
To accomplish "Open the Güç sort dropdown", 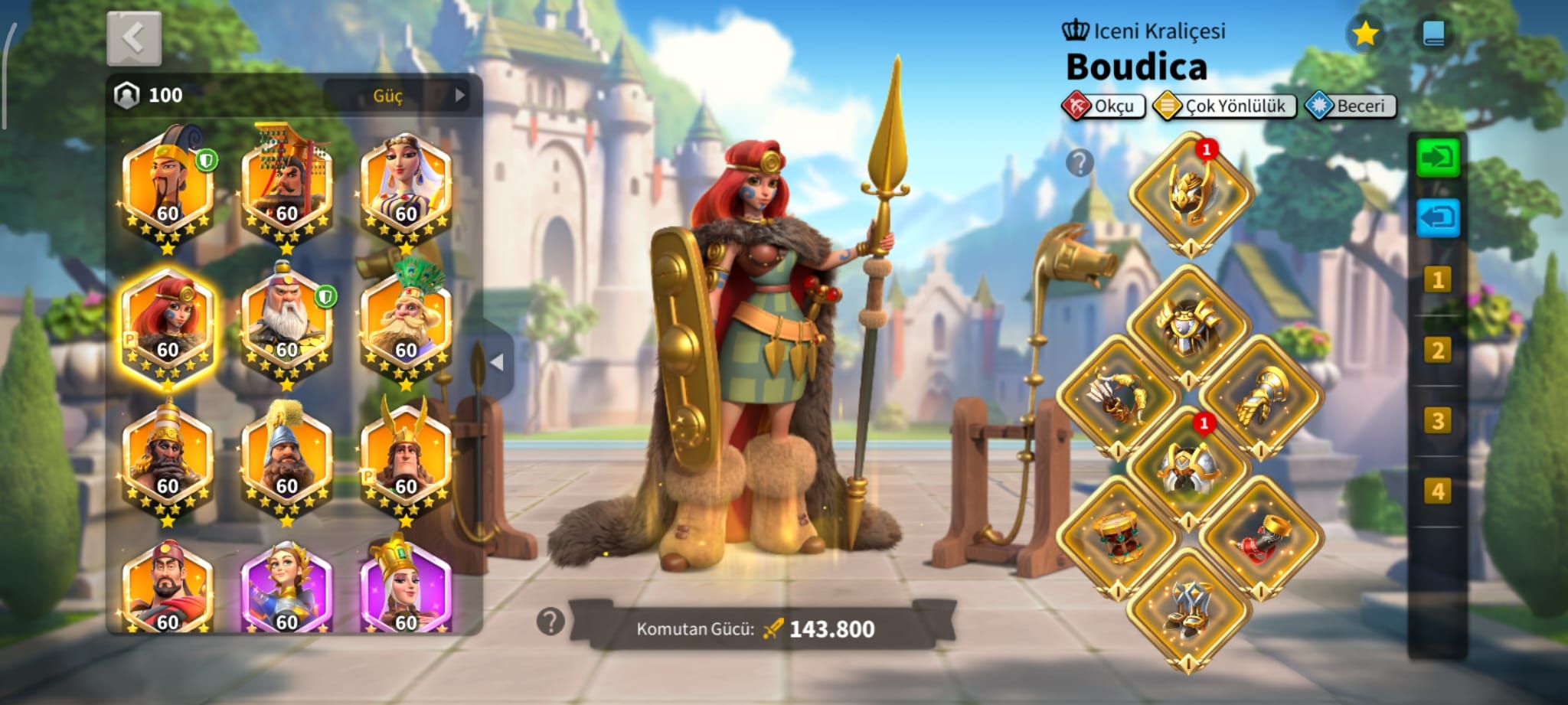I will click(x=396, y=96).
